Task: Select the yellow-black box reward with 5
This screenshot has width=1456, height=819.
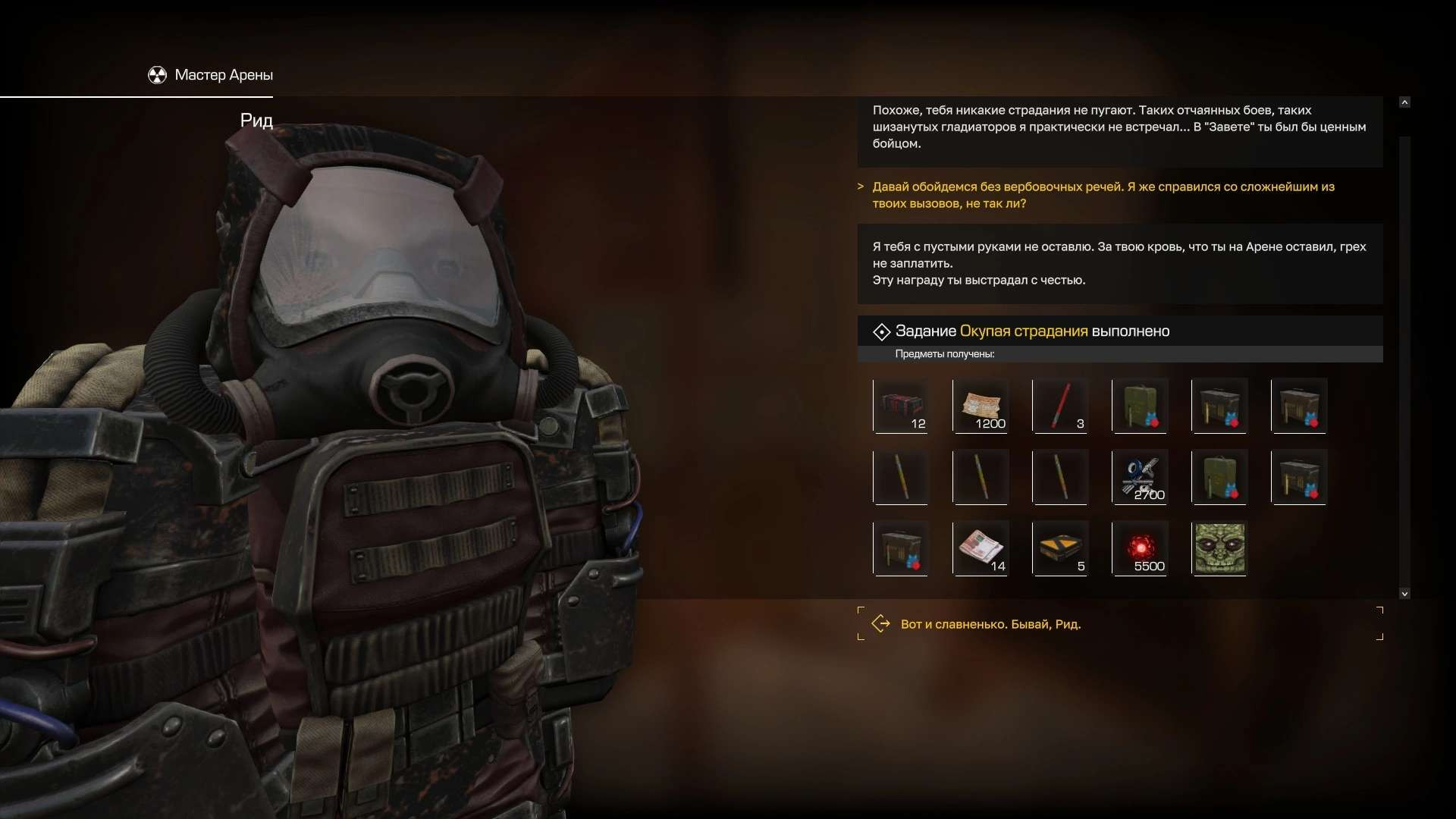Action: (1059, 548)
